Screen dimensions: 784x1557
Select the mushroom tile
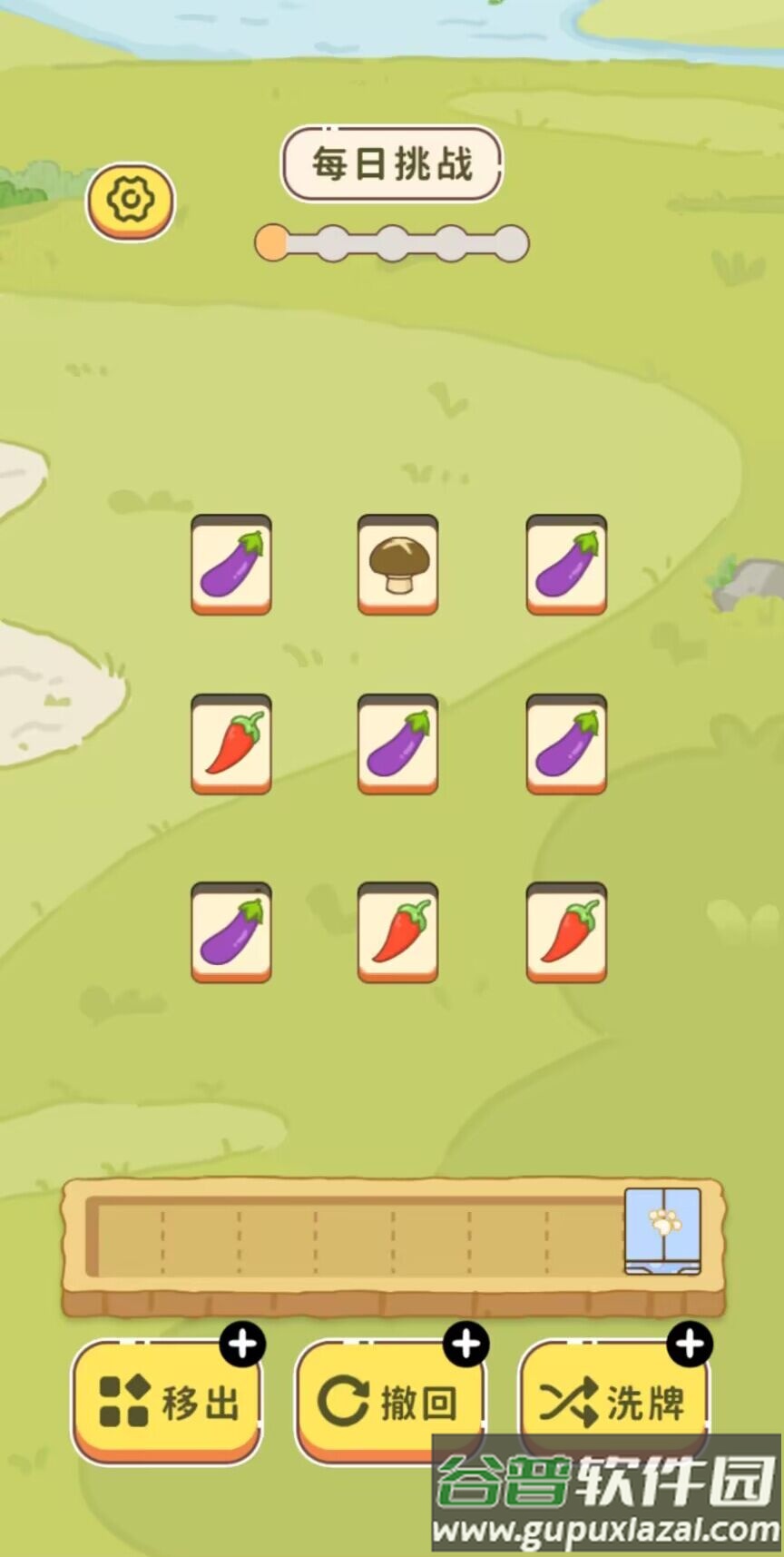pos(397,564)
